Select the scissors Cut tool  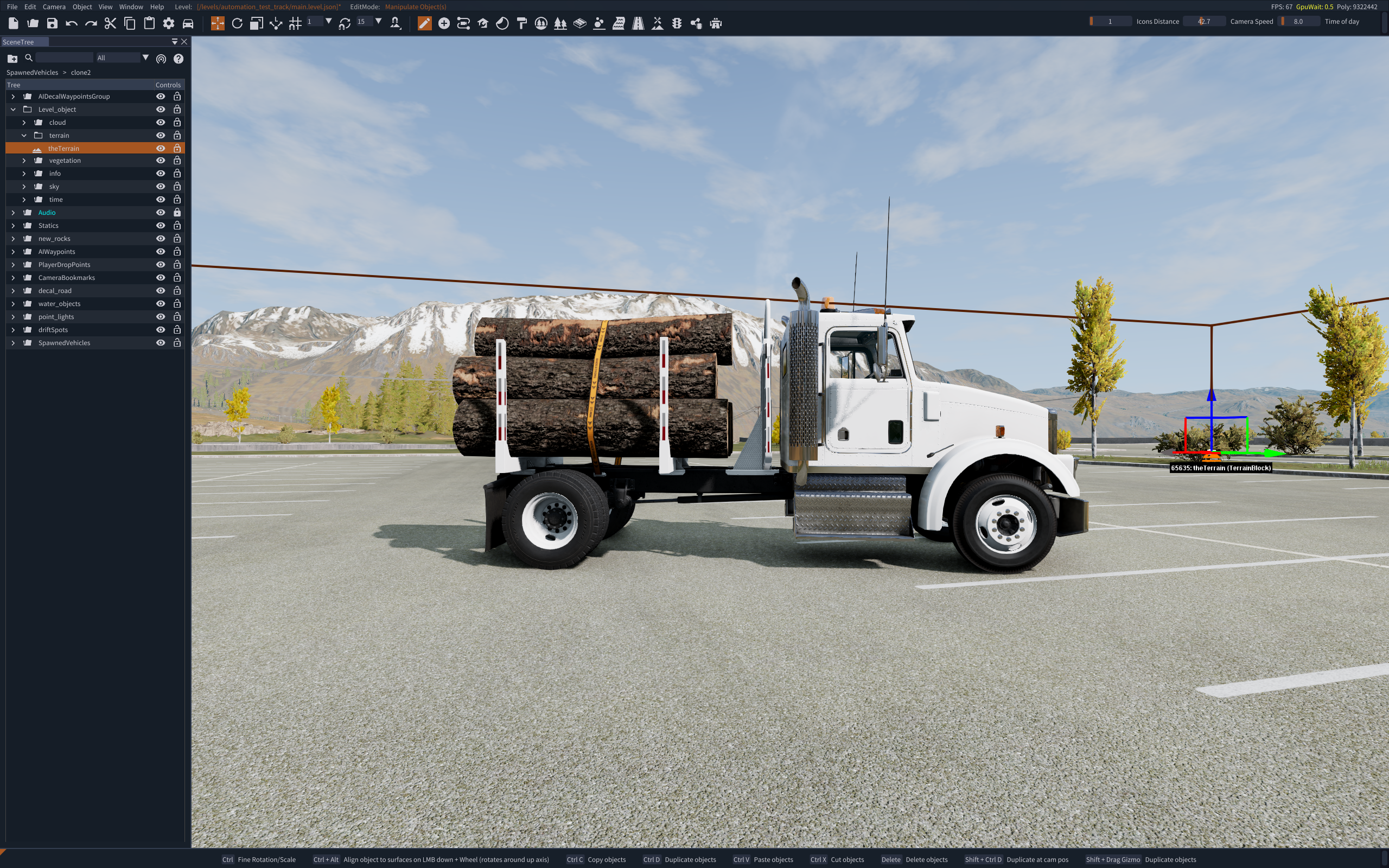pyautogui.click(x=110, y=23)
